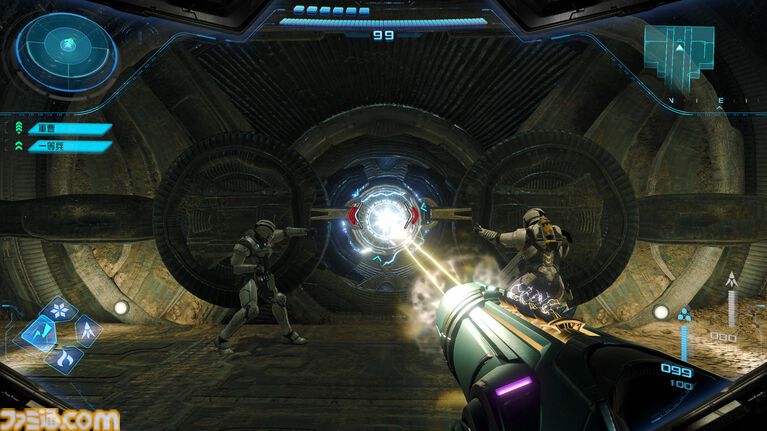This screenshot has width=767, height=431.
Task: Click the Famitsu.com watermark logo
Action: (x=60, y=418)
